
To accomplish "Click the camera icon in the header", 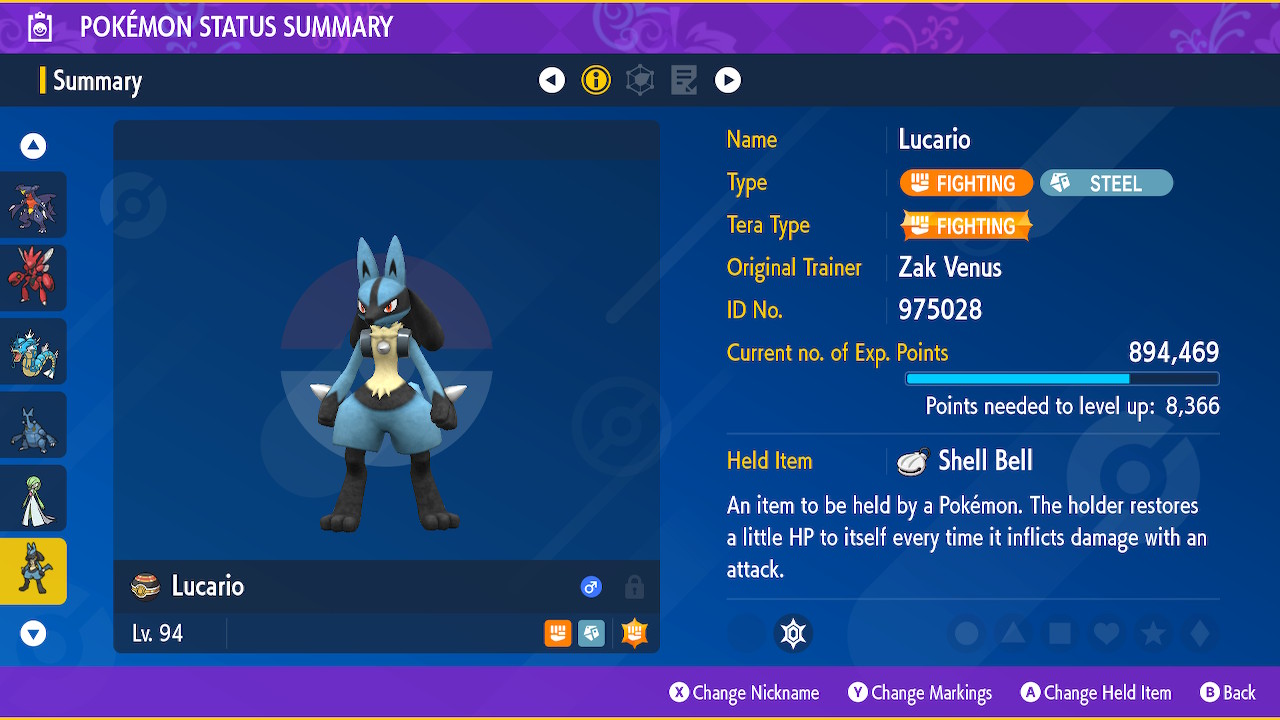I will (x=38, y=26).
